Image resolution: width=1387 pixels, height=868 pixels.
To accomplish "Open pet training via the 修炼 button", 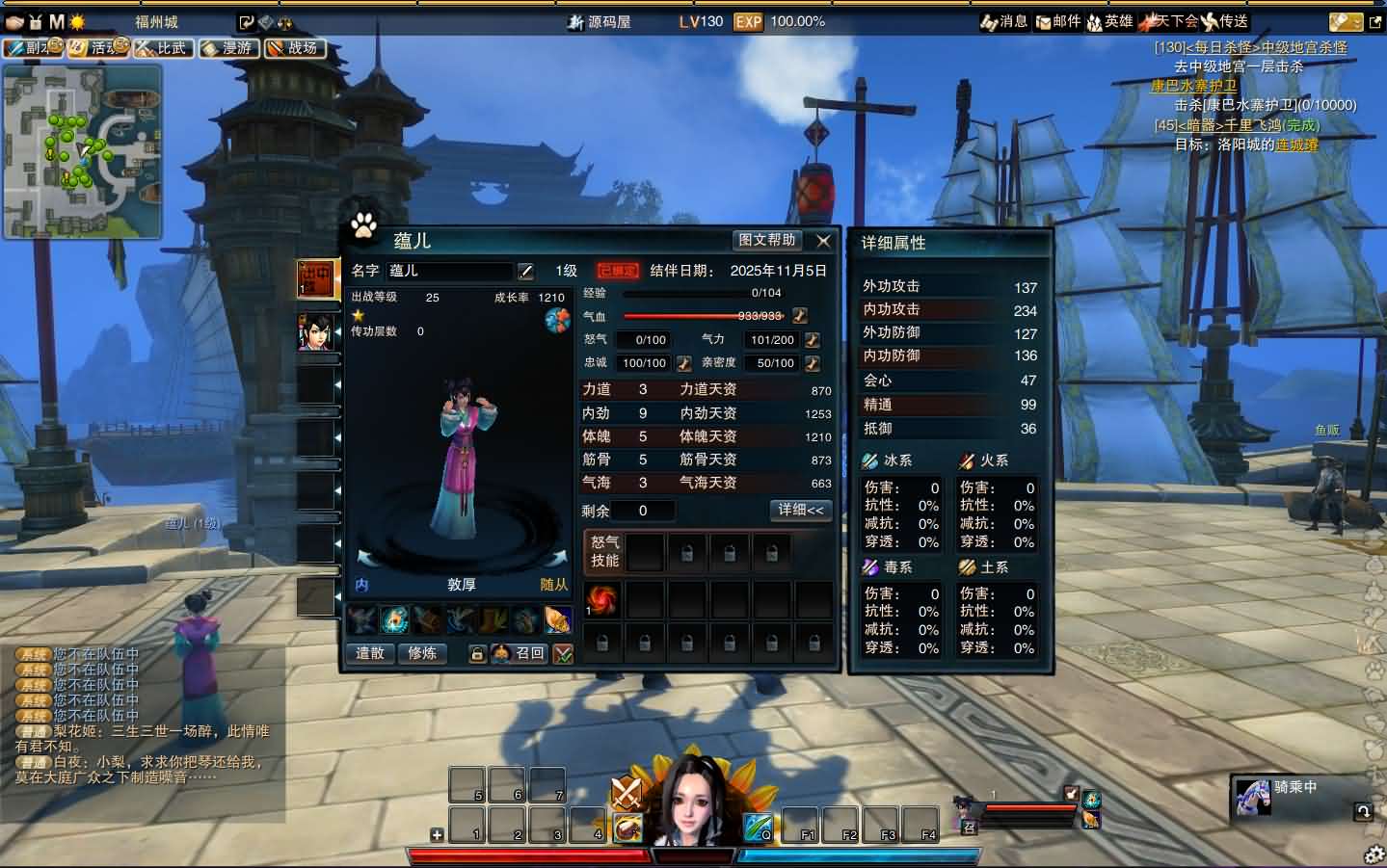I will pos(422,653).
